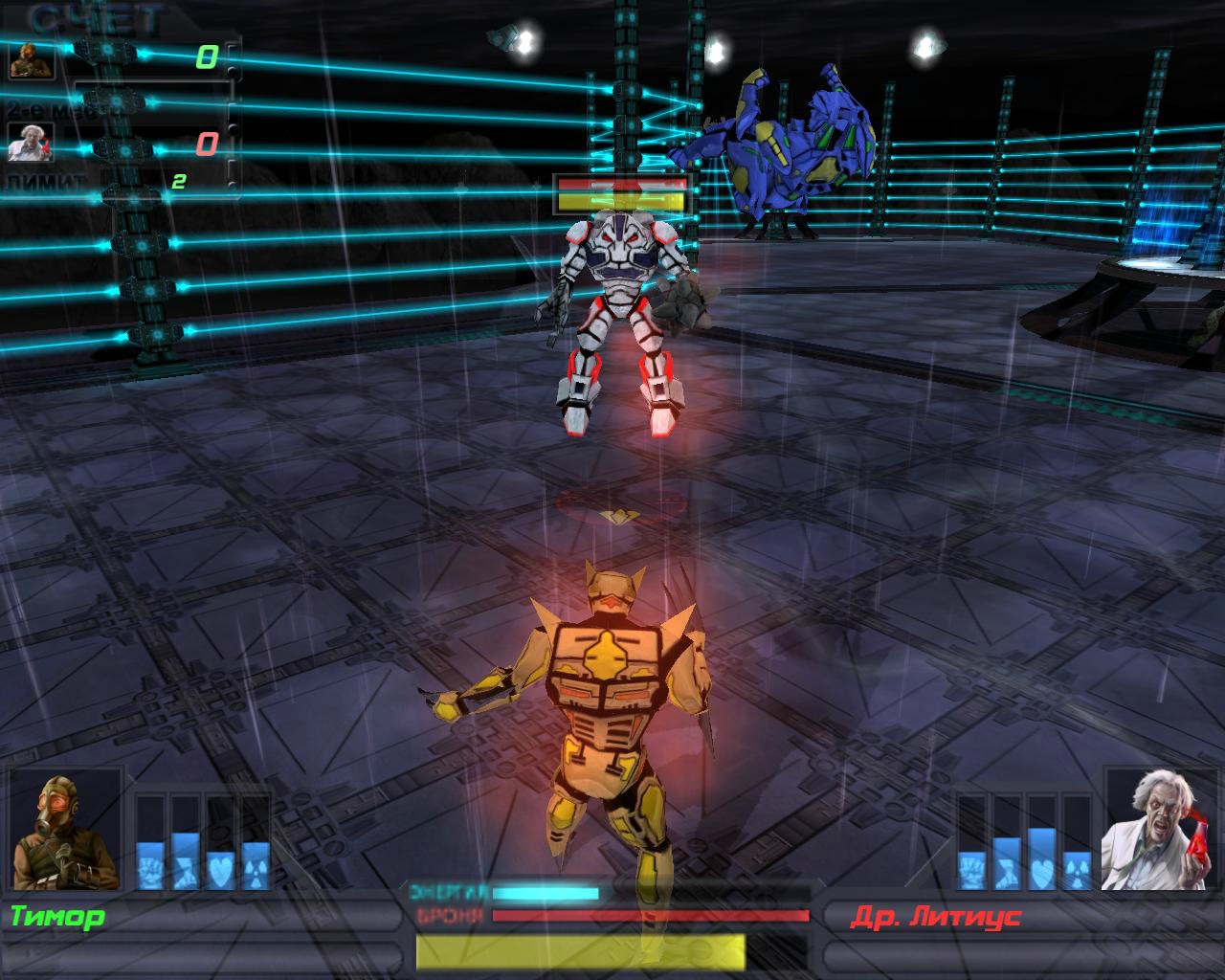Click Timor's small scoreboard portrait

[32, 60]
